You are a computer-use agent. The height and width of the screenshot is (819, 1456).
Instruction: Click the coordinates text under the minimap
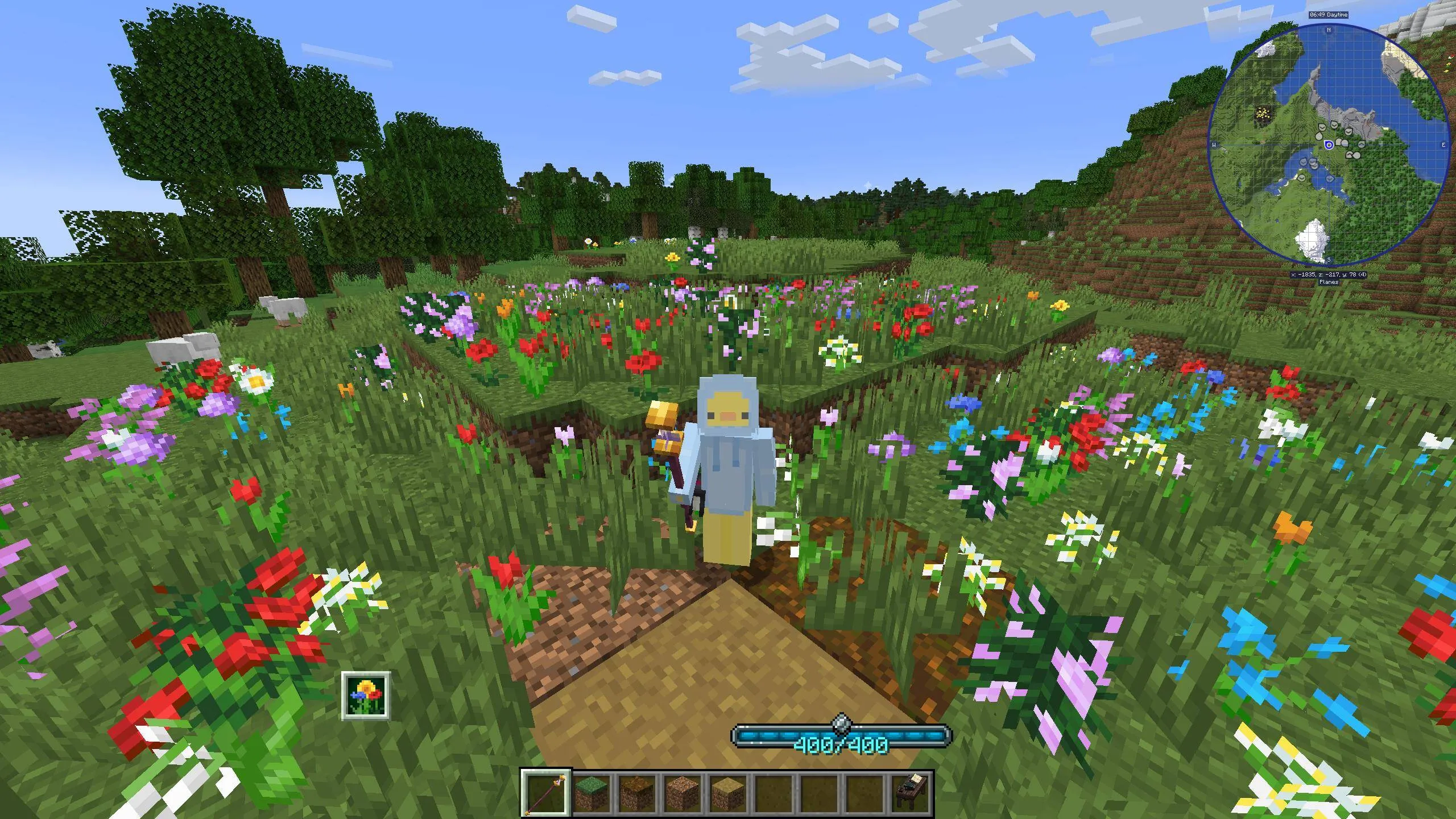pyautogui.click(x=1329, y=275)
